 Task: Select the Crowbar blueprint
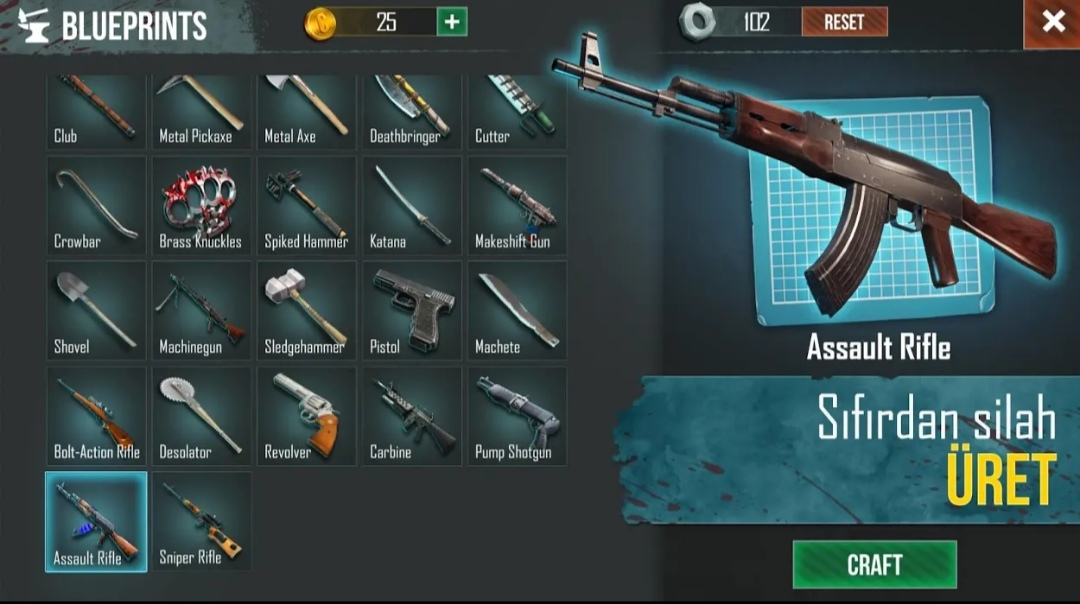[x=96, y=205]
